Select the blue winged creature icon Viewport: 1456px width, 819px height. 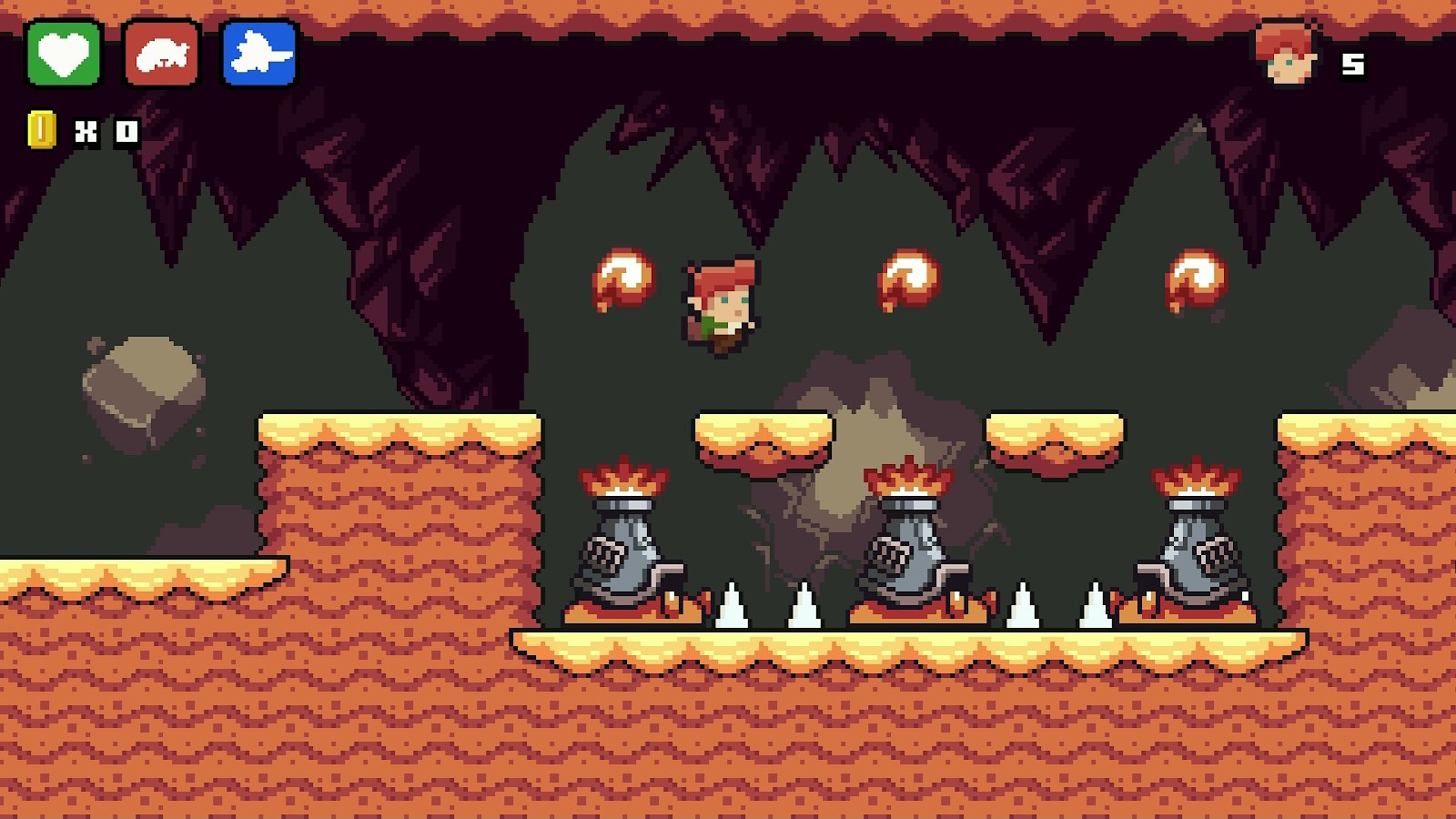(259, 54)
